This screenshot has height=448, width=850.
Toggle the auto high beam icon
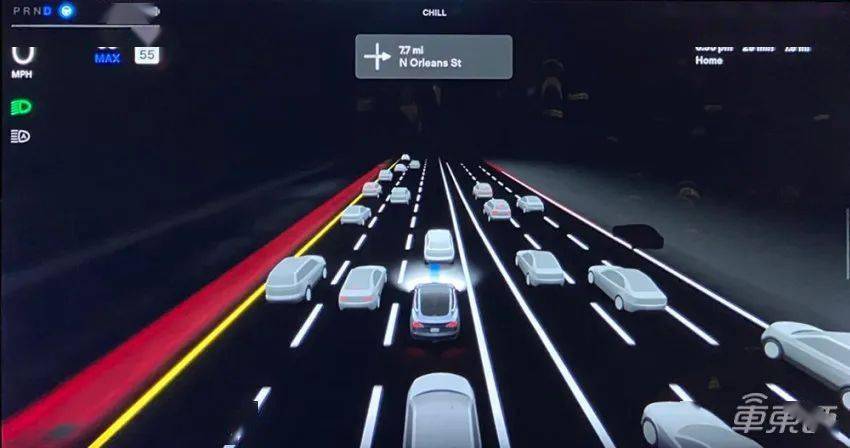pos(20,136)
